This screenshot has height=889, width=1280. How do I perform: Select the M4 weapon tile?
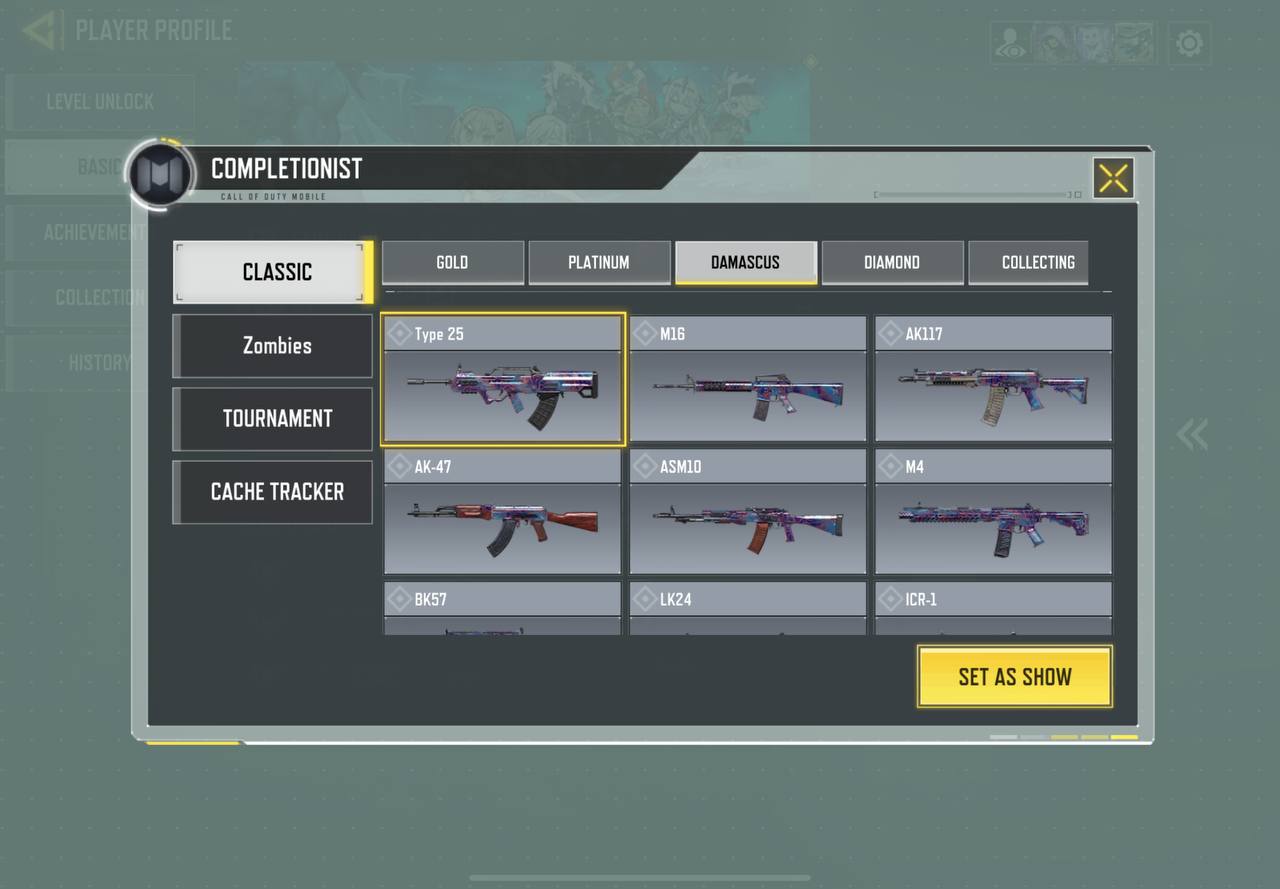click(x=993, y=512)
